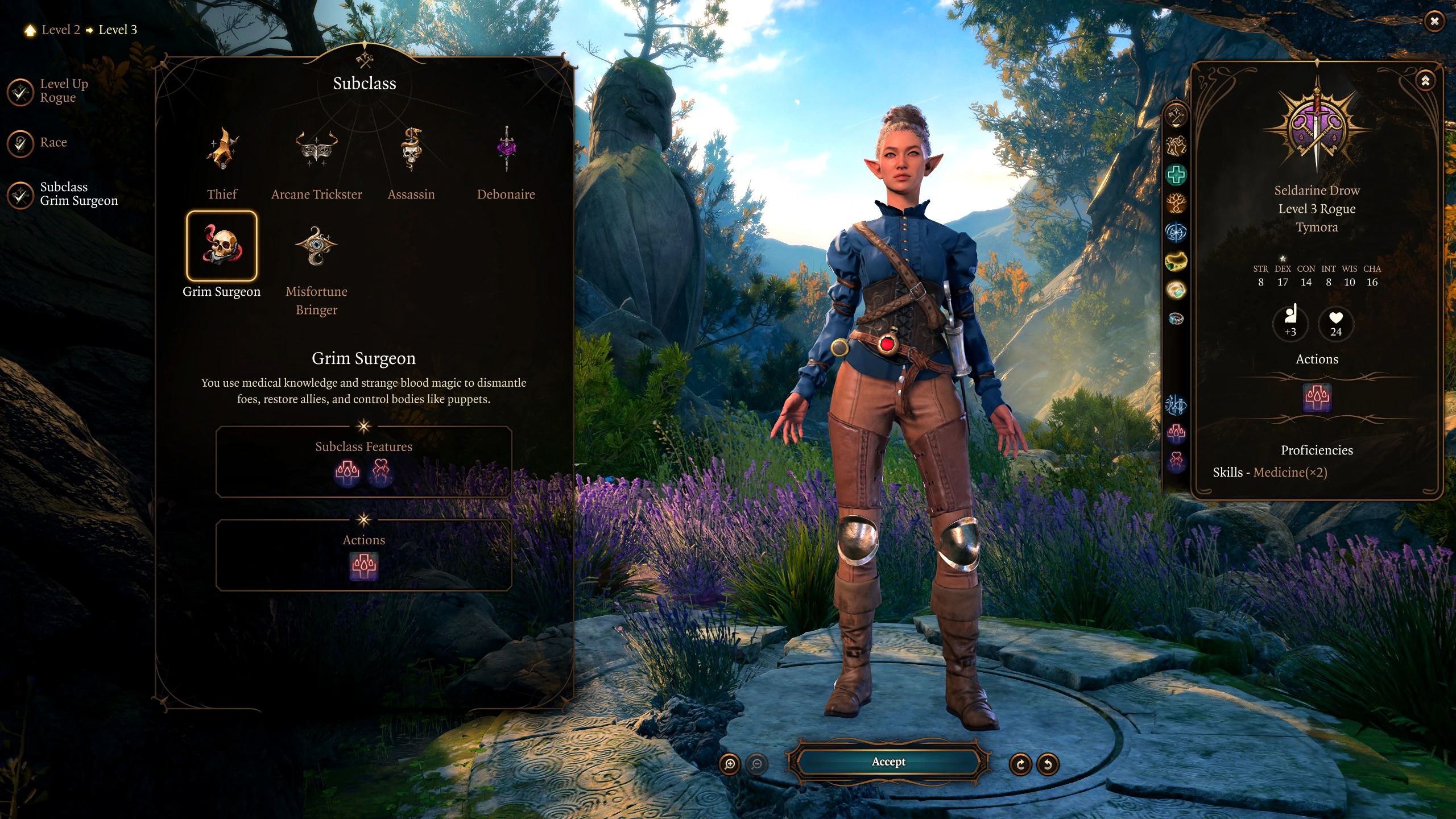1456x819 pixels.
Task: Click the green cross icon in sidebar
Action: pos(1176,175)
